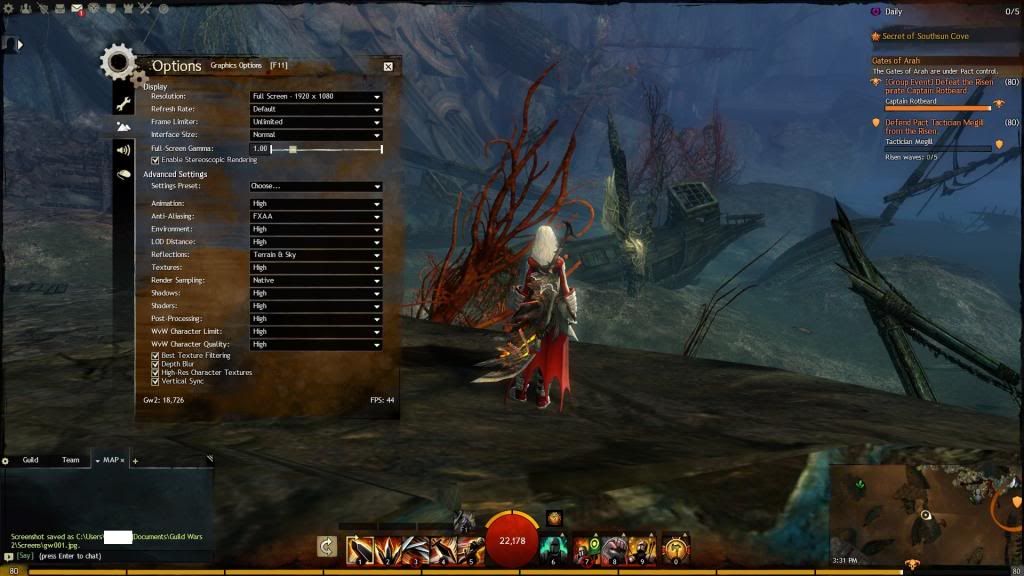
Task: Click the weapon swap button
Action: [326, 546]
